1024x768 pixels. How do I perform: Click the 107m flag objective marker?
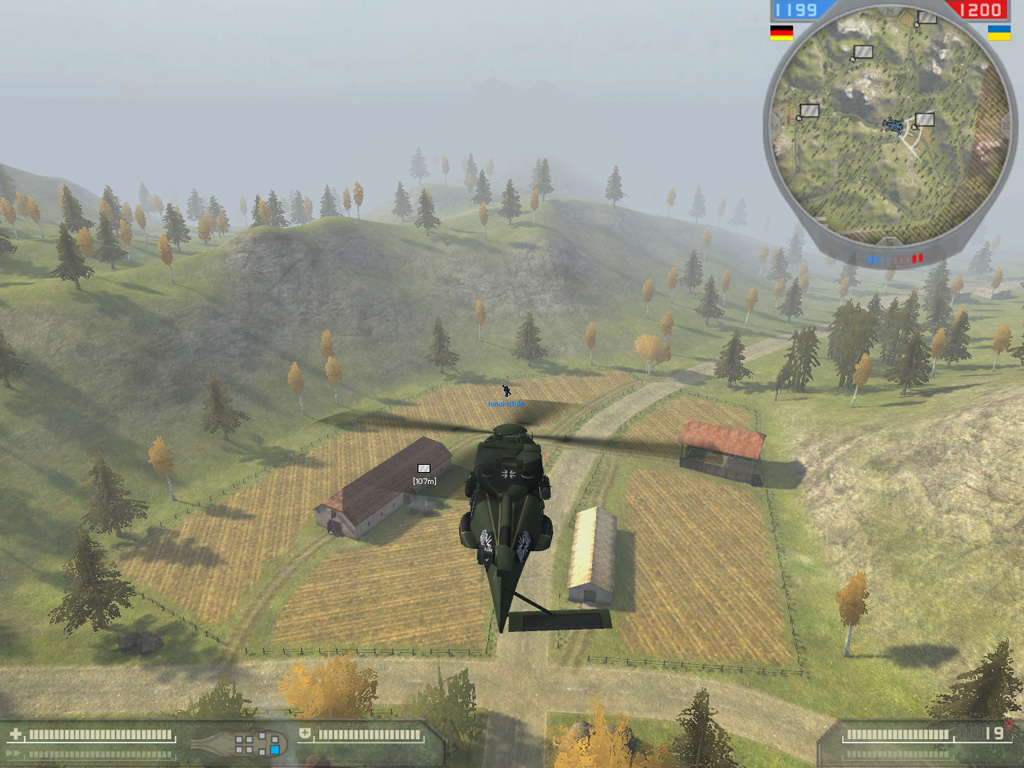point(424,469)
